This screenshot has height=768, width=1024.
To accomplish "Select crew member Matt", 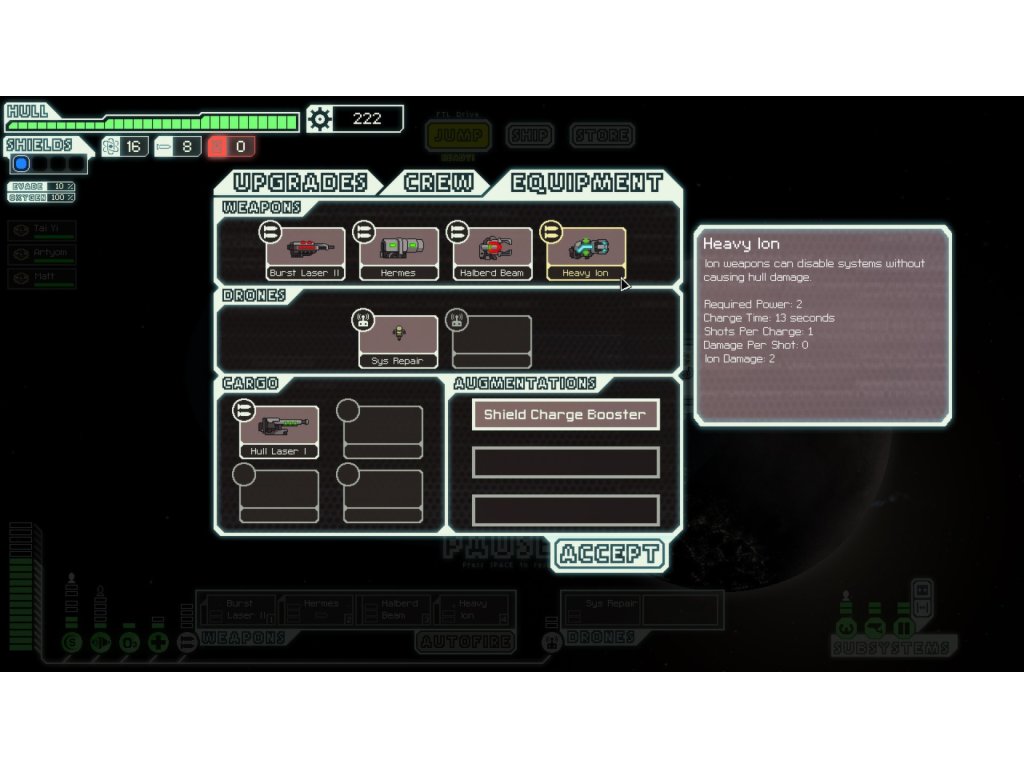I will coord(42,278).
